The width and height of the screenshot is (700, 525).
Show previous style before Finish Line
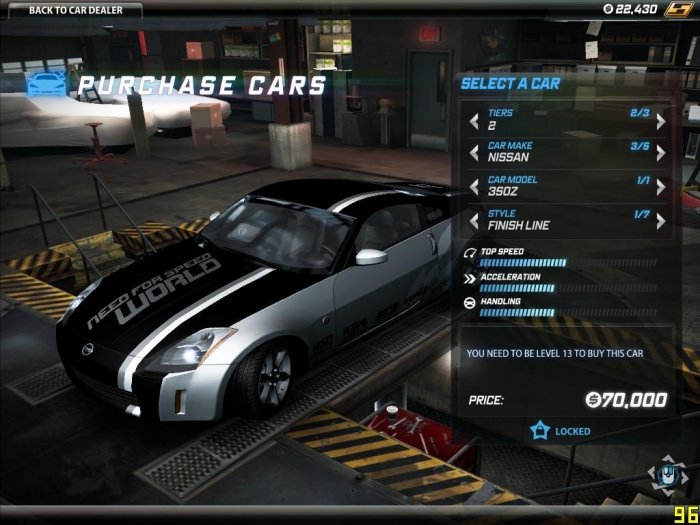[x=474, y=221]
